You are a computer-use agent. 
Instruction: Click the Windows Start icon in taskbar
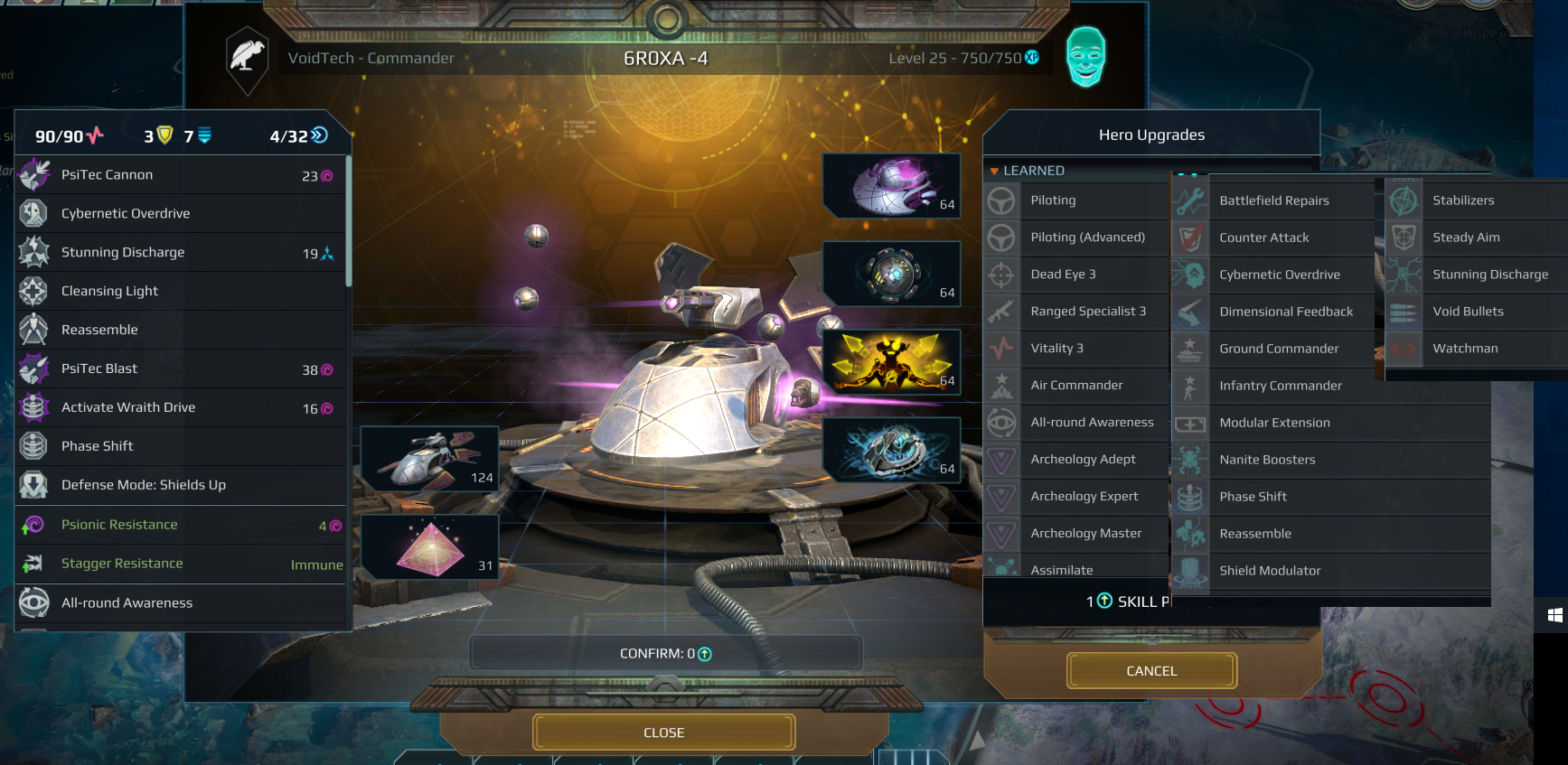[1554, 616]
